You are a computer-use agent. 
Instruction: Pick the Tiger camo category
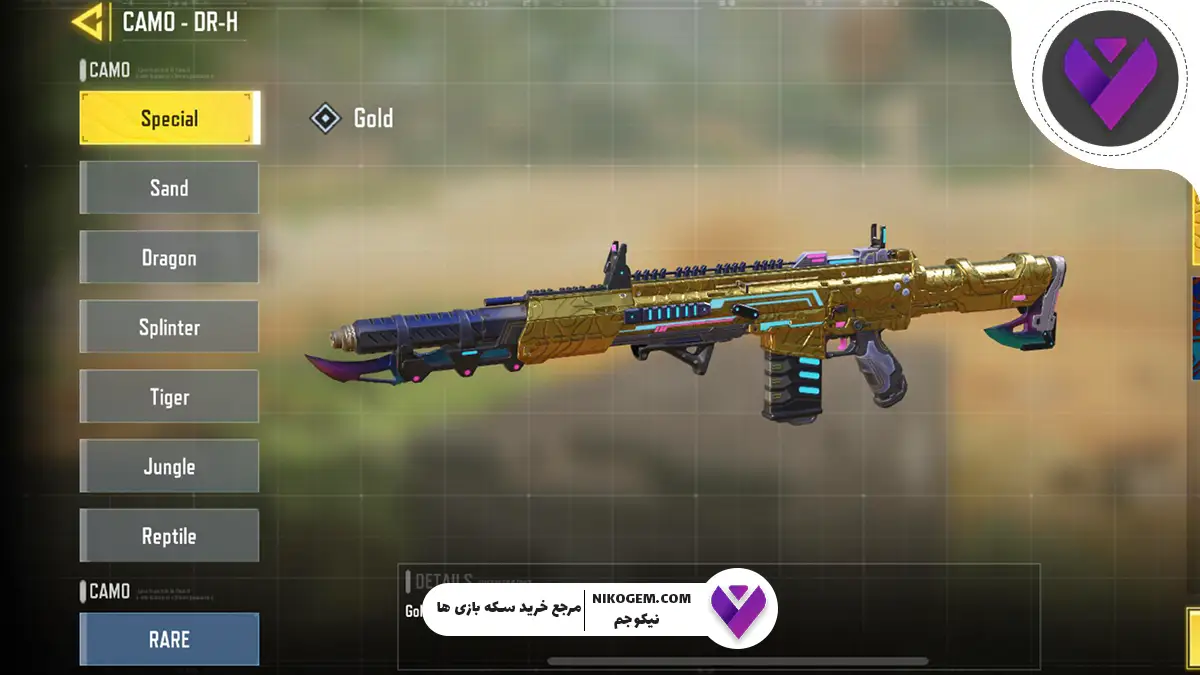(x=169, y=397)
